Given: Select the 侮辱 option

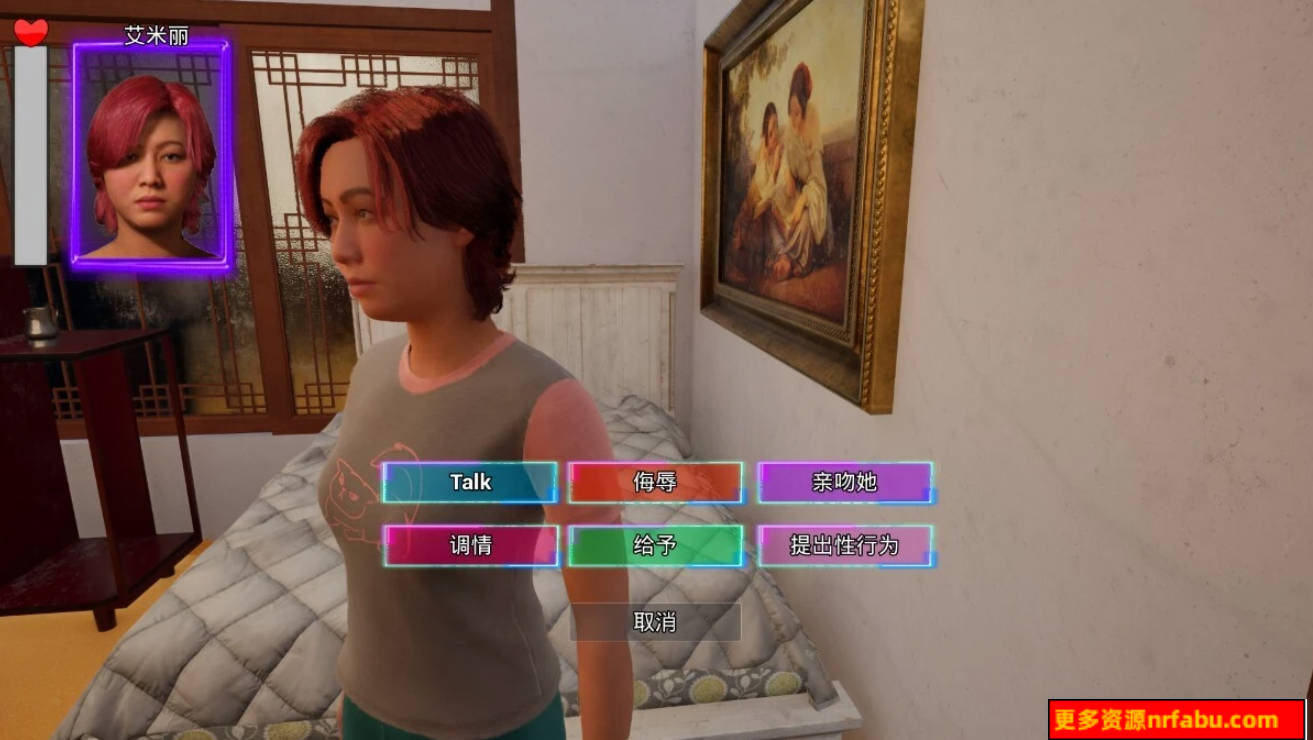Looking at the screenshot, I should click(x=655, y=482).
